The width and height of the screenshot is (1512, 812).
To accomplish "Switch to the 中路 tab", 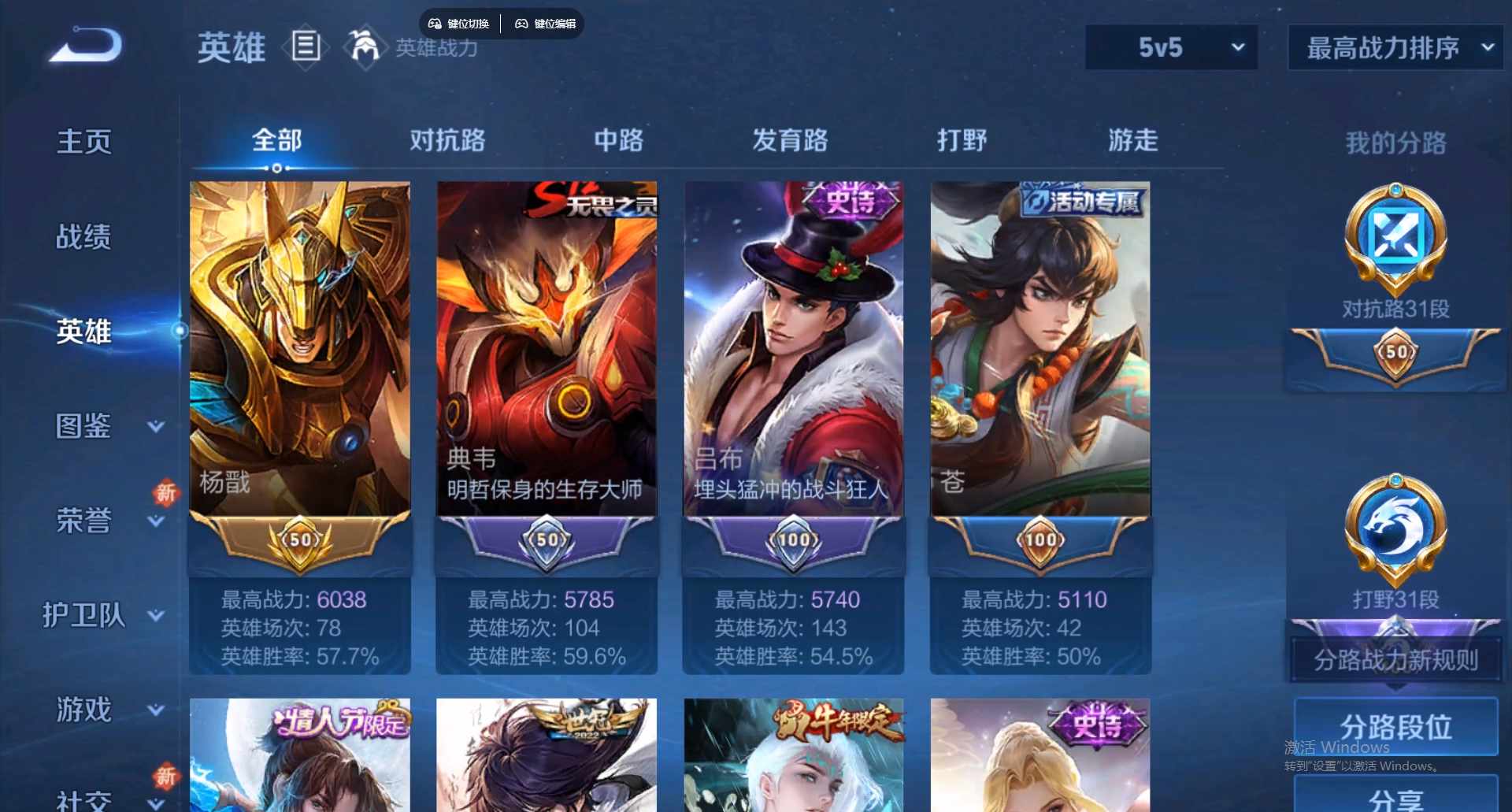I will tap(618, 142).
